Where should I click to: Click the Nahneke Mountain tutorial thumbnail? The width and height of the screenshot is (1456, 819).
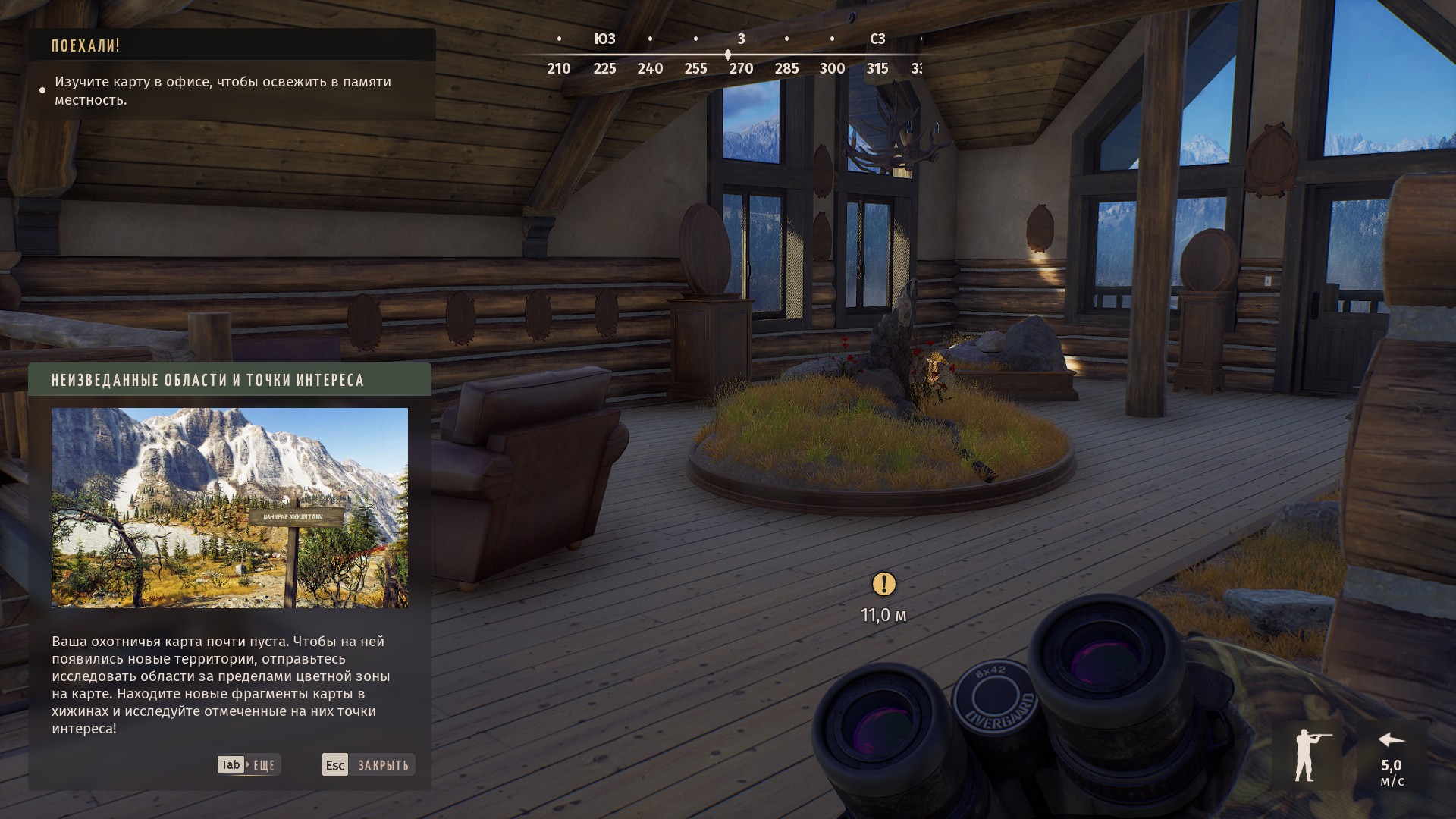click(229, 507)
